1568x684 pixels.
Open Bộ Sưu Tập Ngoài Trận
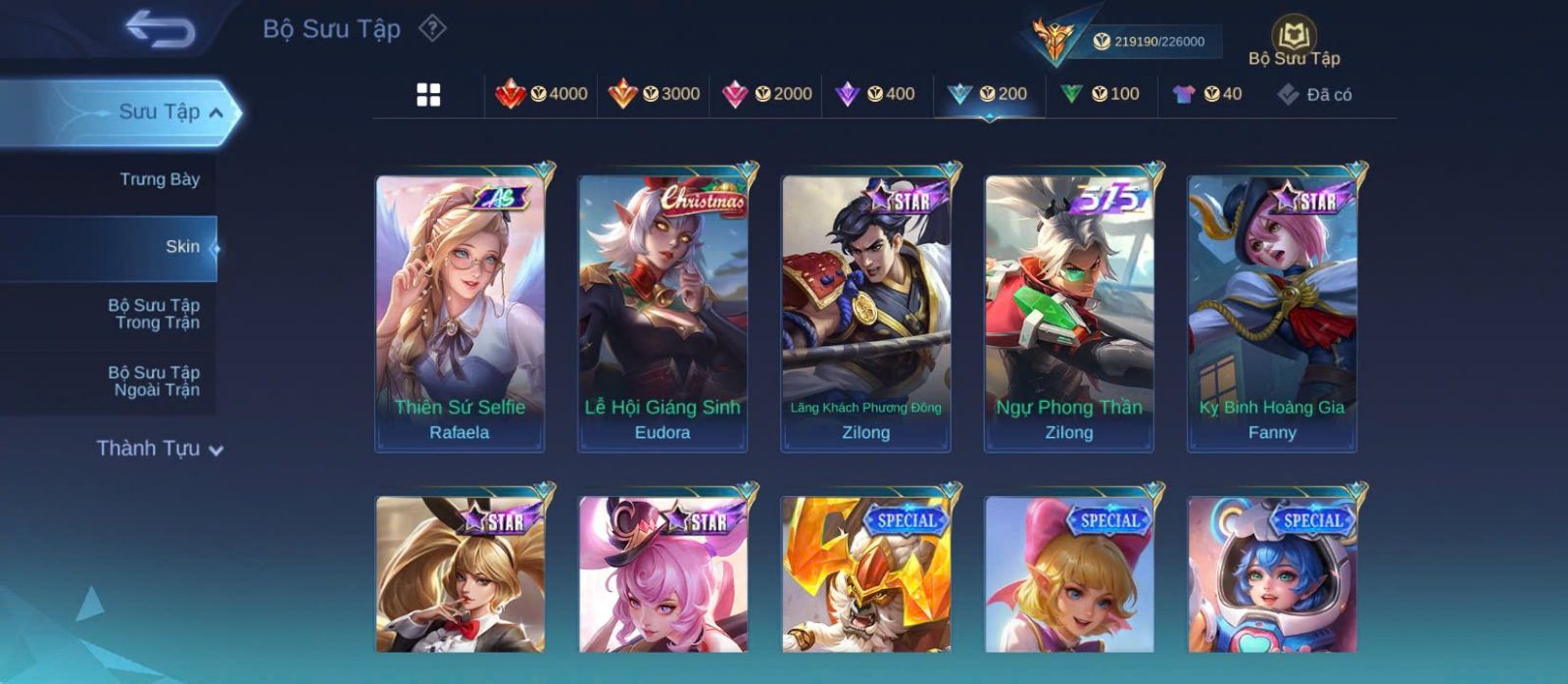coord(154,381)
